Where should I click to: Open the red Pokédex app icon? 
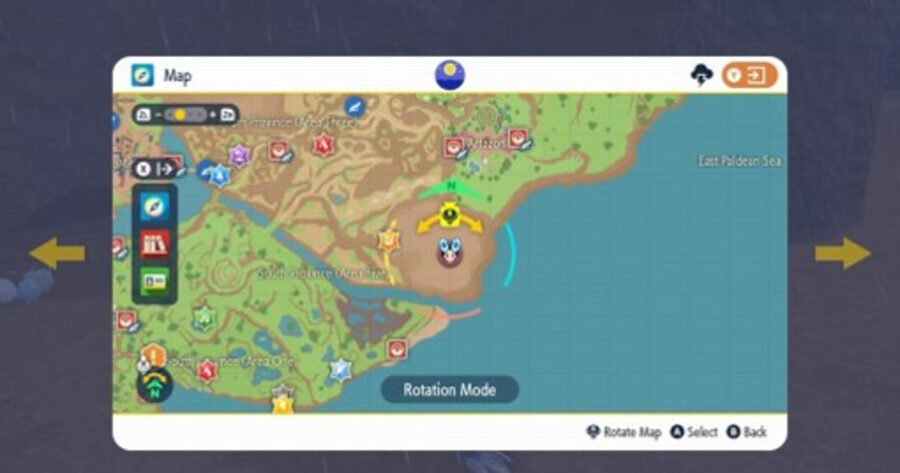(155, 245)
